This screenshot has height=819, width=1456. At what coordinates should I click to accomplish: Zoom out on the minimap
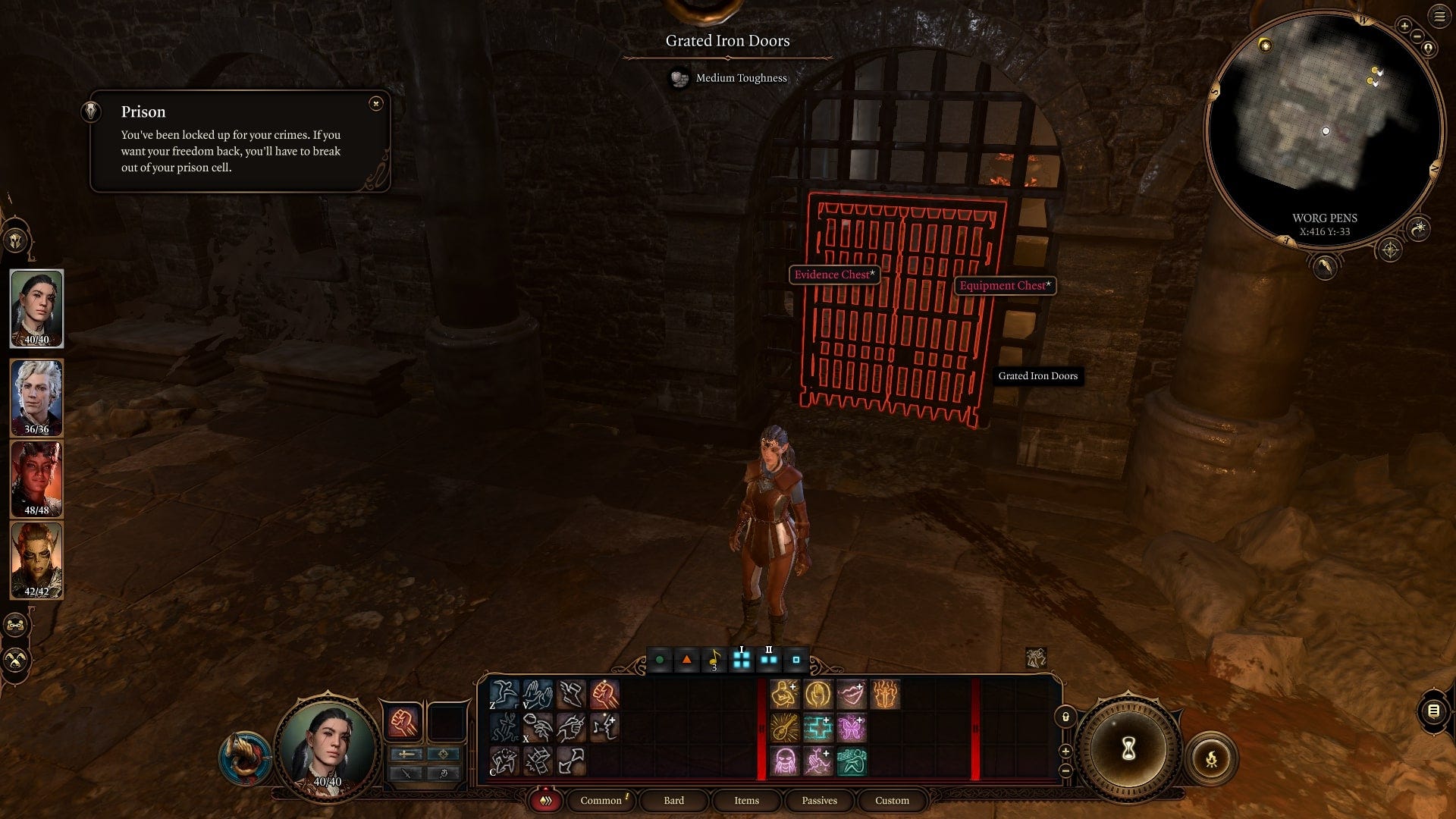click(x=1417, y=36)
